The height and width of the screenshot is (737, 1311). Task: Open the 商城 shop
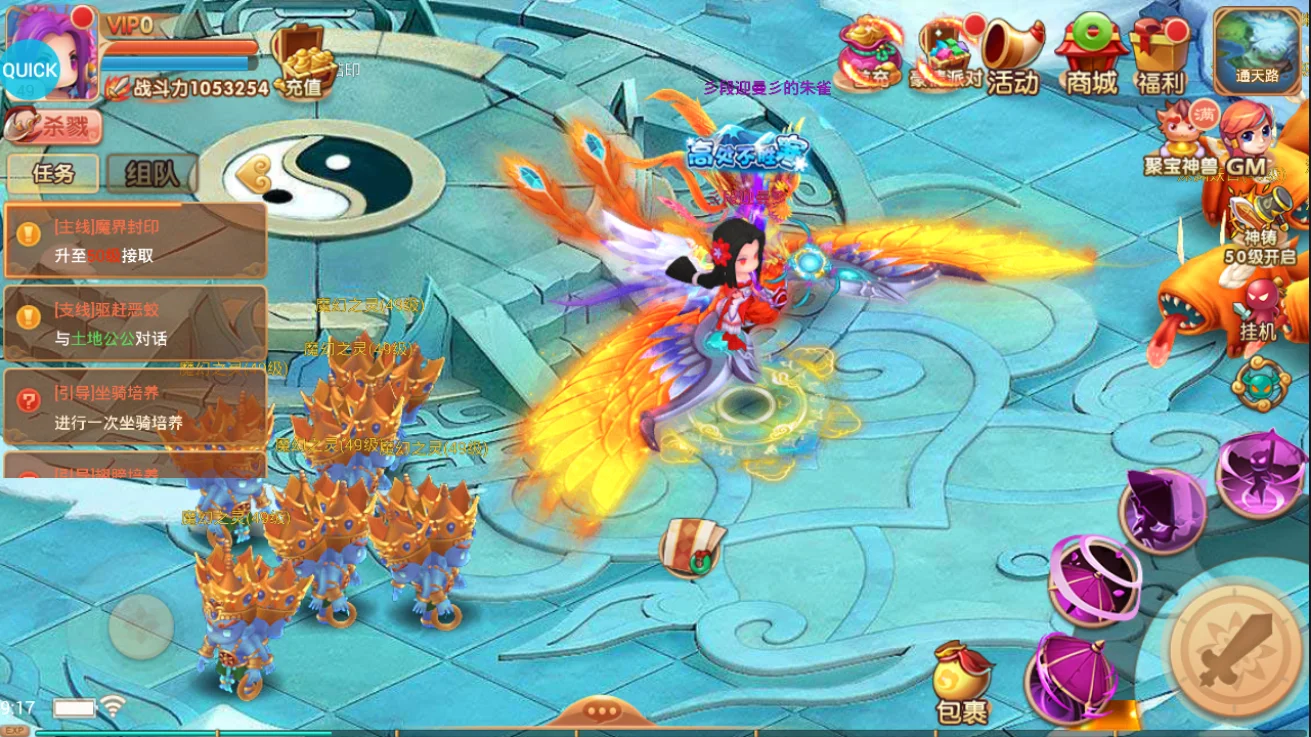click(x=1091, y=58)
